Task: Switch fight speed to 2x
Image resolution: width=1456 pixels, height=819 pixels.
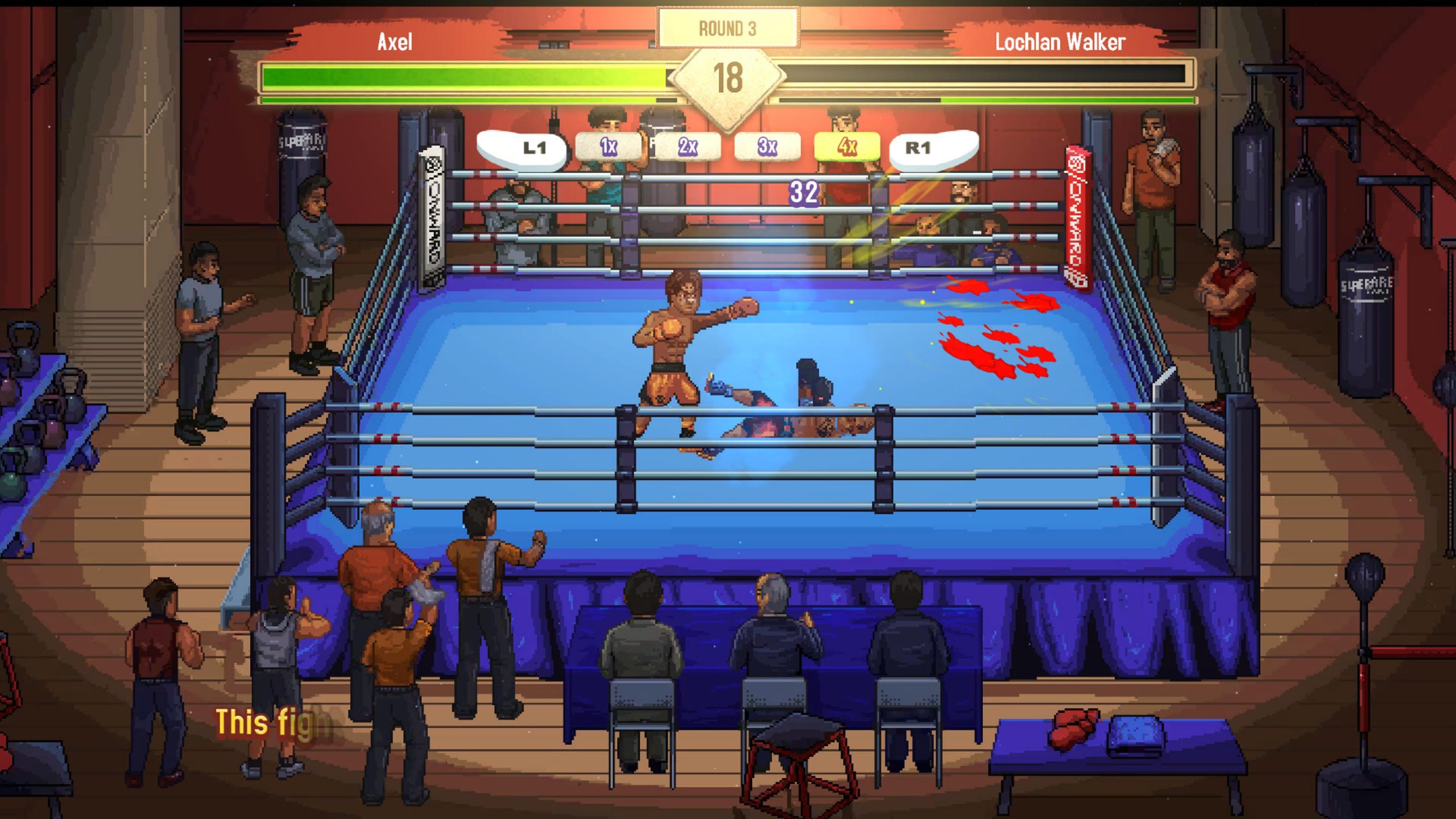Action: 688,147
